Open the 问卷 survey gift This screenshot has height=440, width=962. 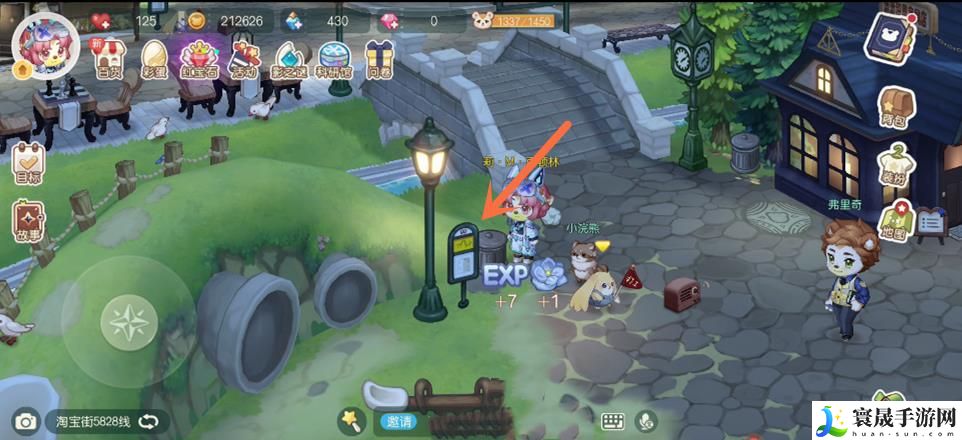[379, 58]
